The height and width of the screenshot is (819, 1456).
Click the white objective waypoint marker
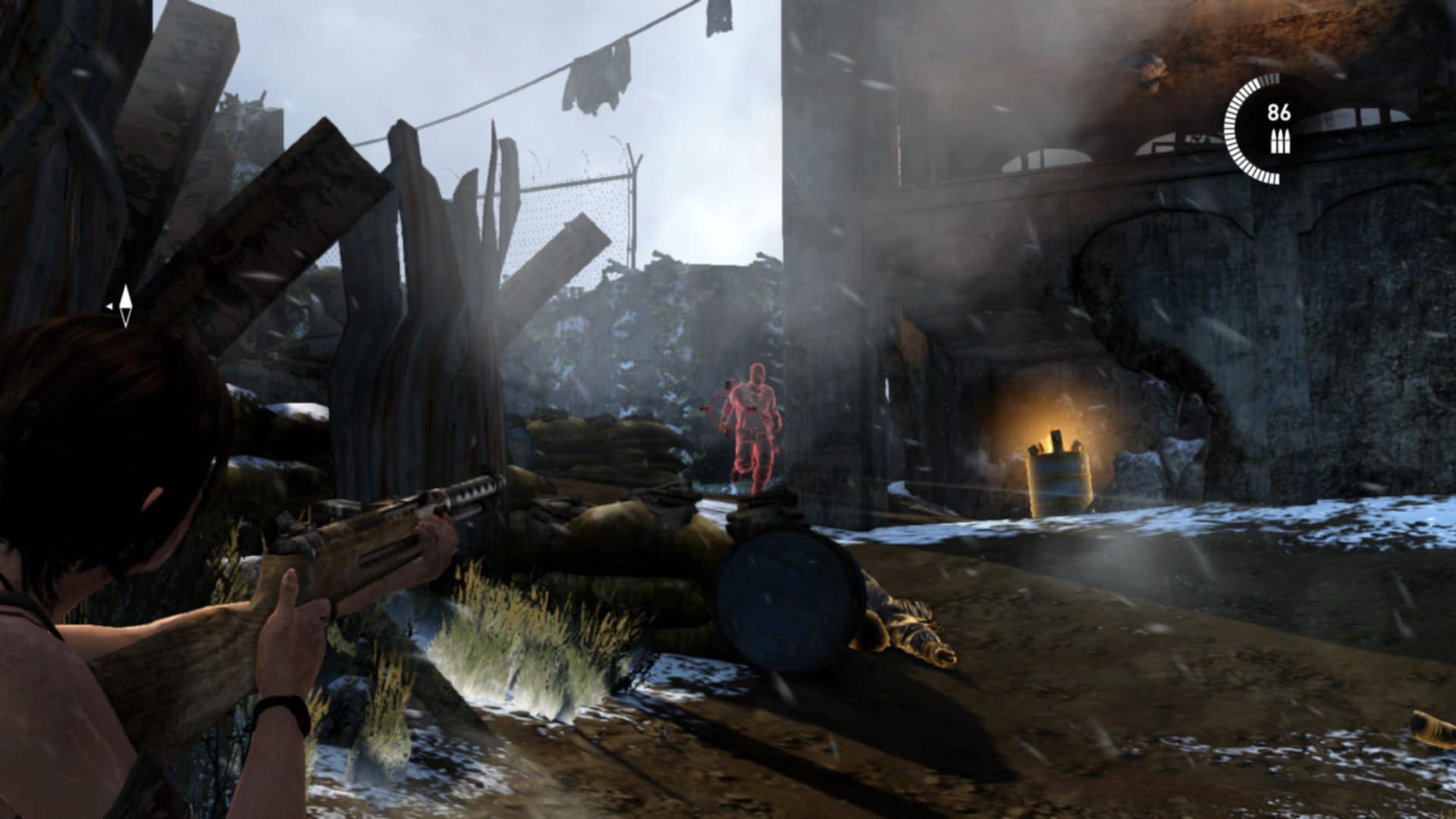point(125,306)
